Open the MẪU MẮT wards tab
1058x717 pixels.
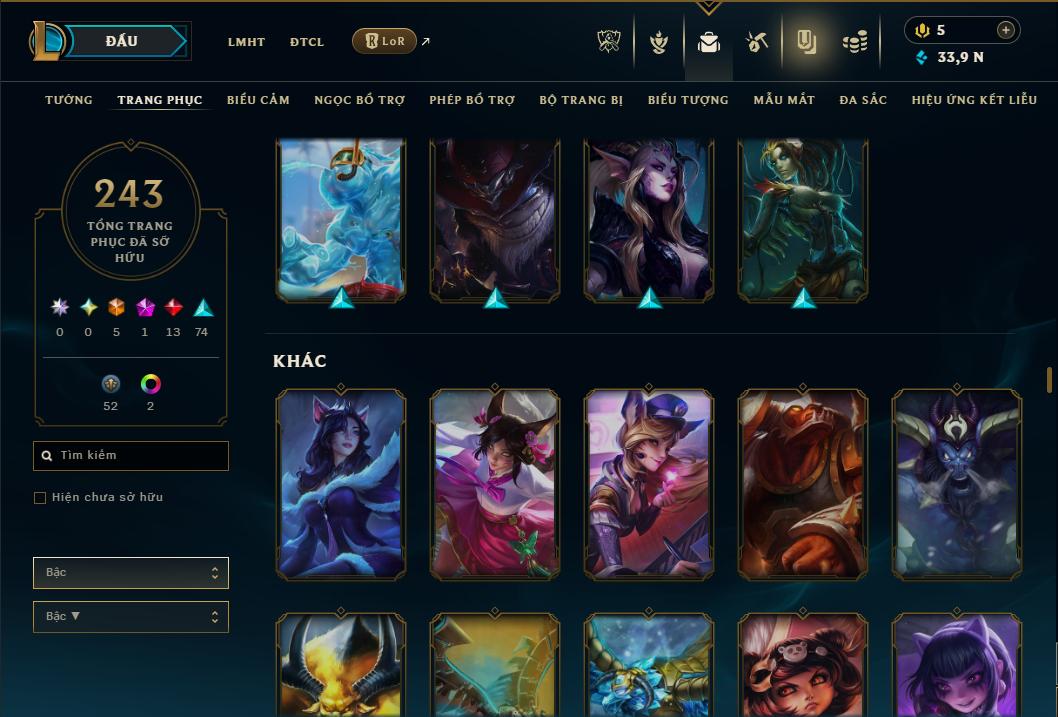(784, 100)
